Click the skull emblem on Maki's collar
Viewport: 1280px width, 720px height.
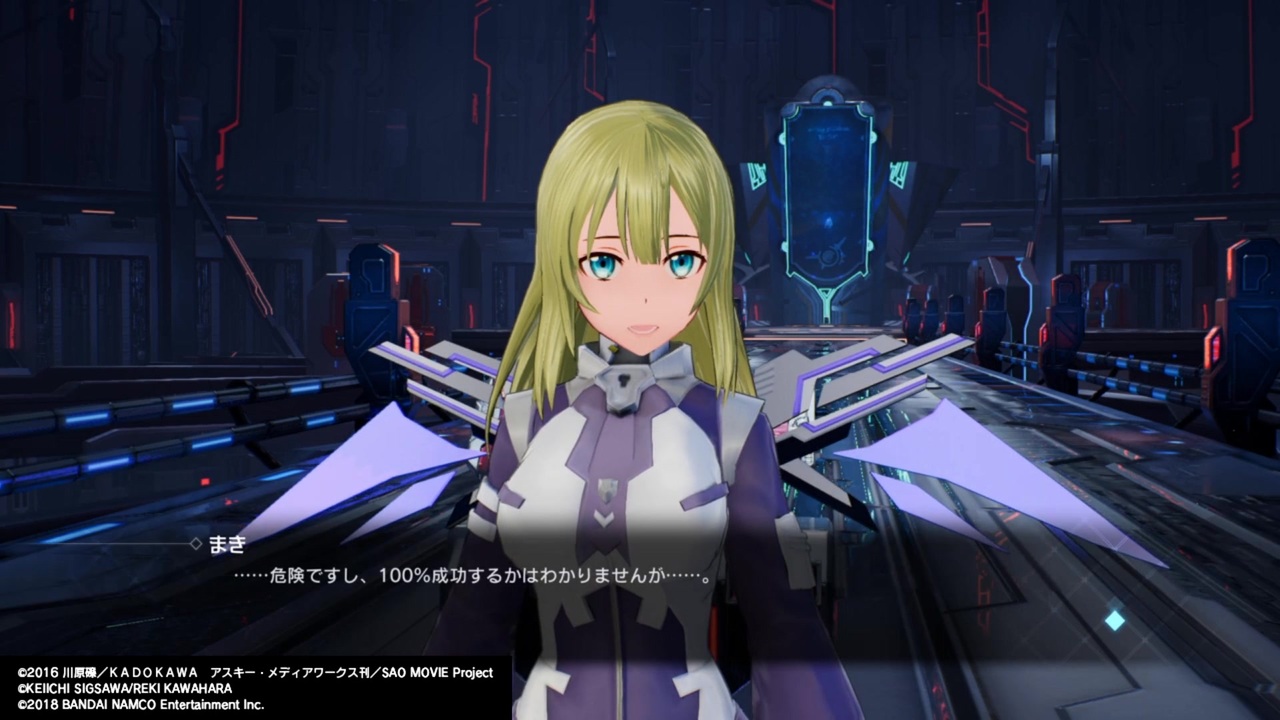pos(623,380)
